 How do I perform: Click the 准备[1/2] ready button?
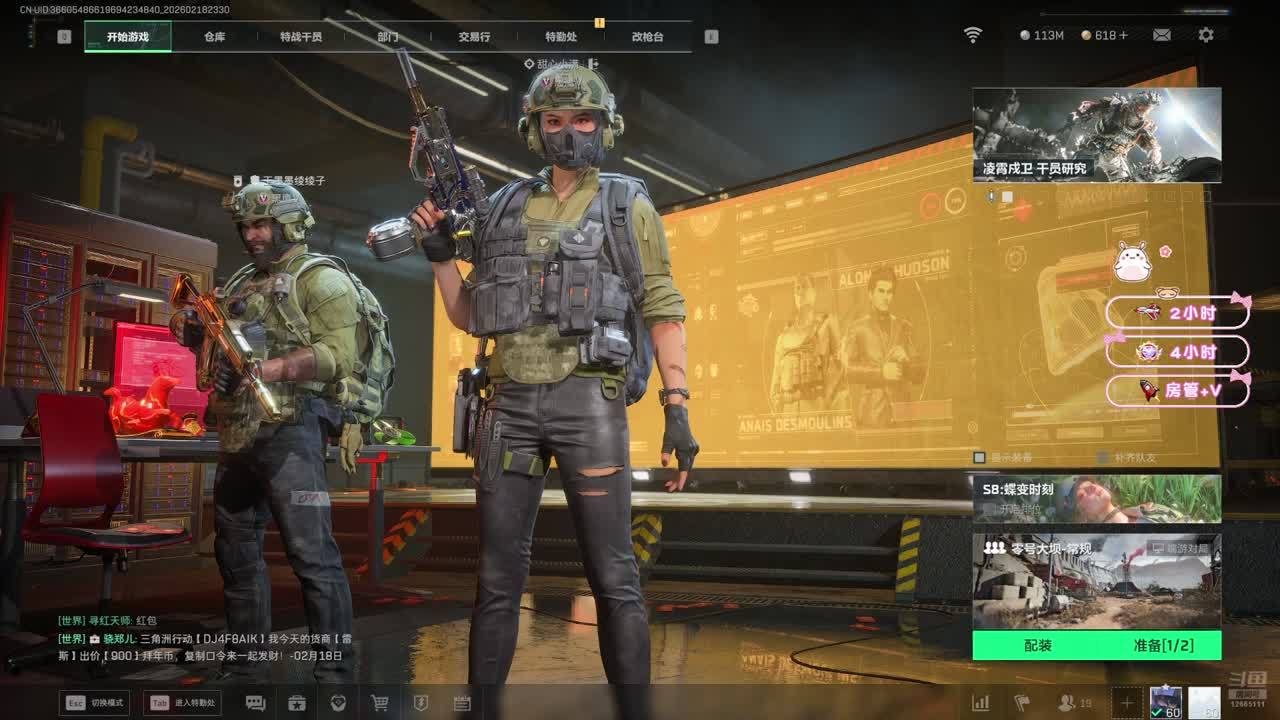[x=1163, y=646]
